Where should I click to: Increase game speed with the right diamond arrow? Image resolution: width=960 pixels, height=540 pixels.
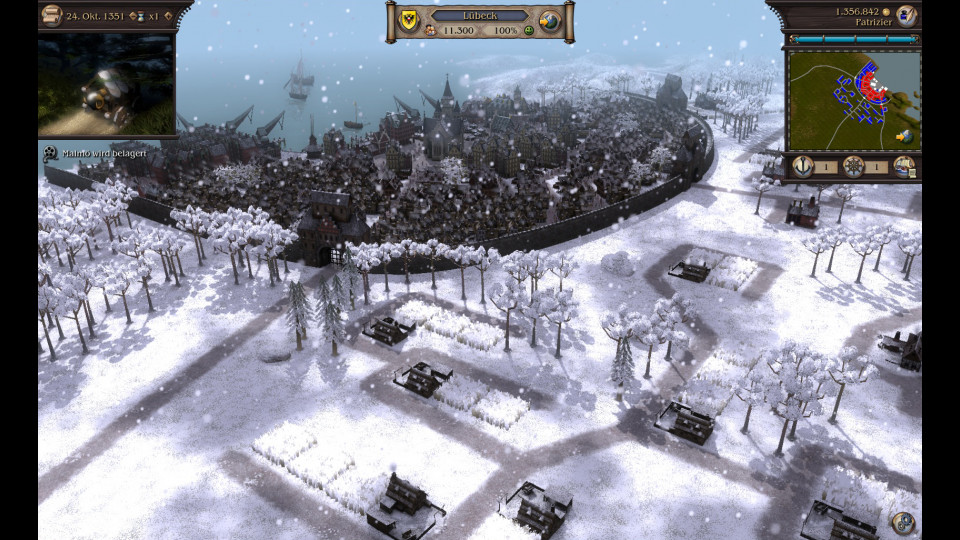pos(166,17)
